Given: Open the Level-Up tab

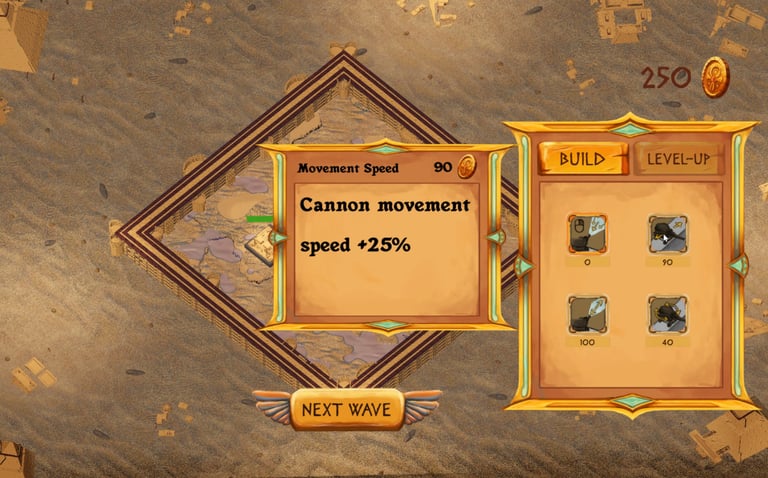Looking at the screenshot, I should 678,159.
